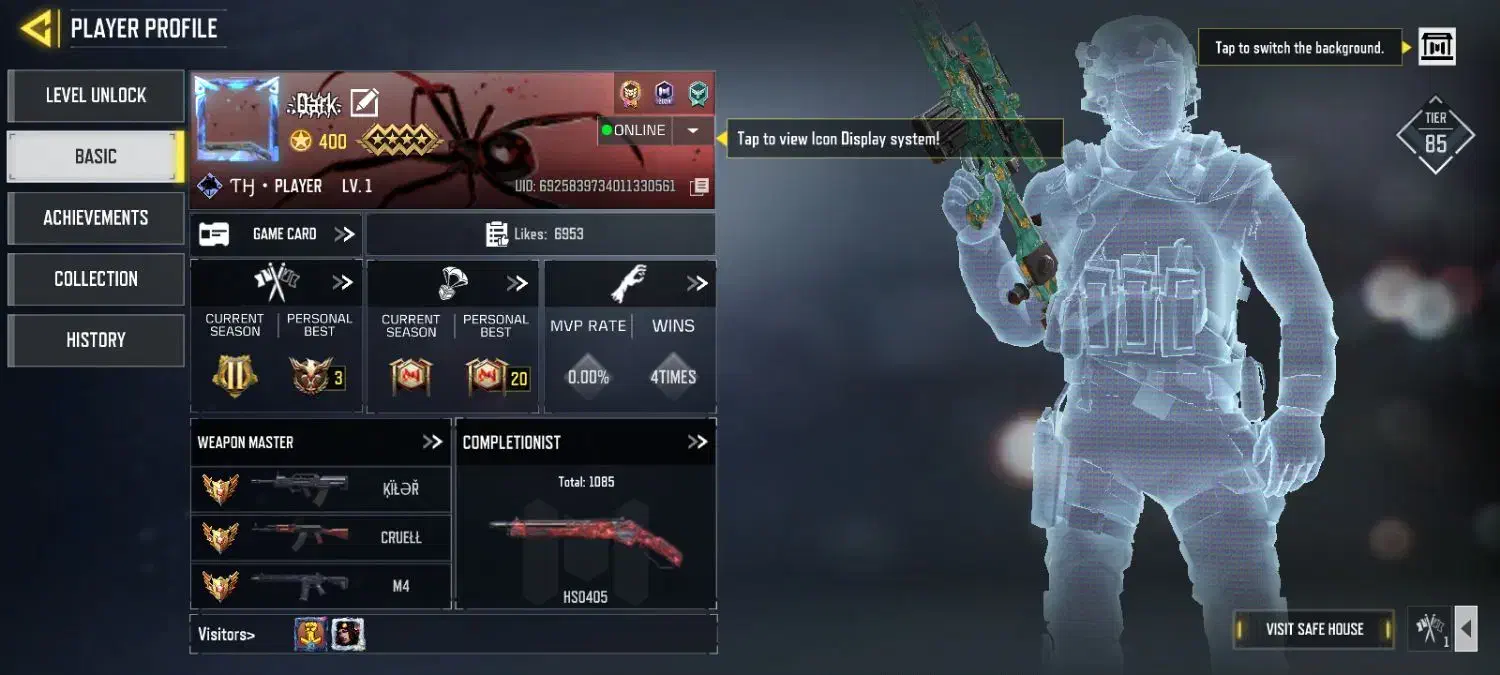The height and width of the screenshot is (675, 1500).
Task: Click the player avatar frame
Action: [237, 119]
